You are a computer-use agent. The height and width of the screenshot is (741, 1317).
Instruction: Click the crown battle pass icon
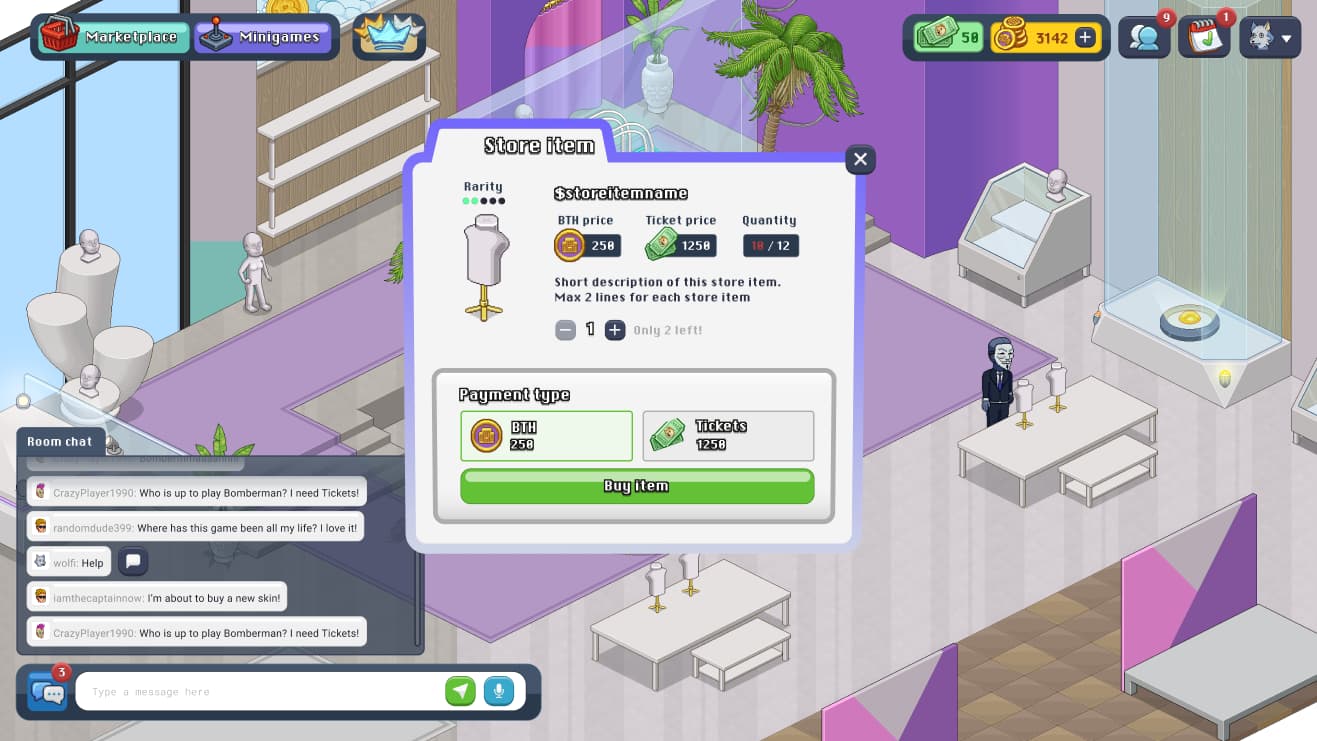(x=388, y=37)
